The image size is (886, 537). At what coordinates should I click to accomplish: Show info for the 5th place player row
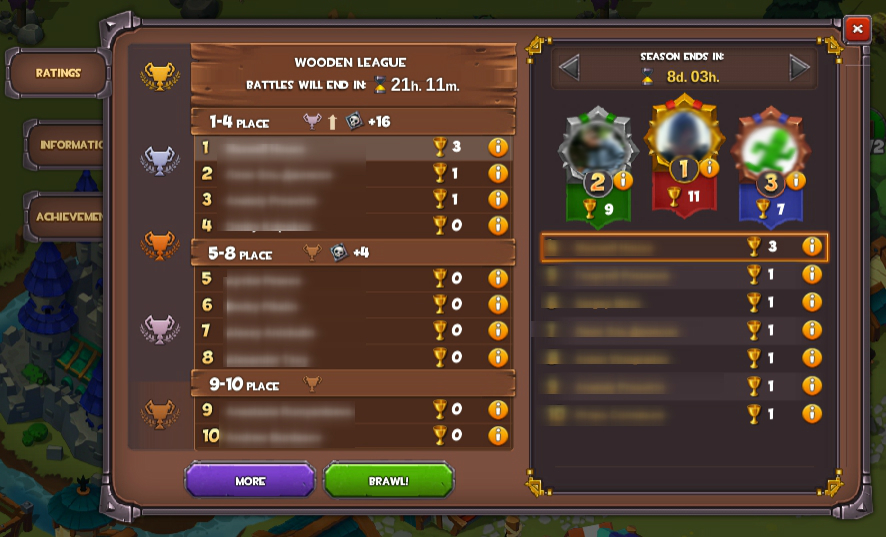coord(498,278)
